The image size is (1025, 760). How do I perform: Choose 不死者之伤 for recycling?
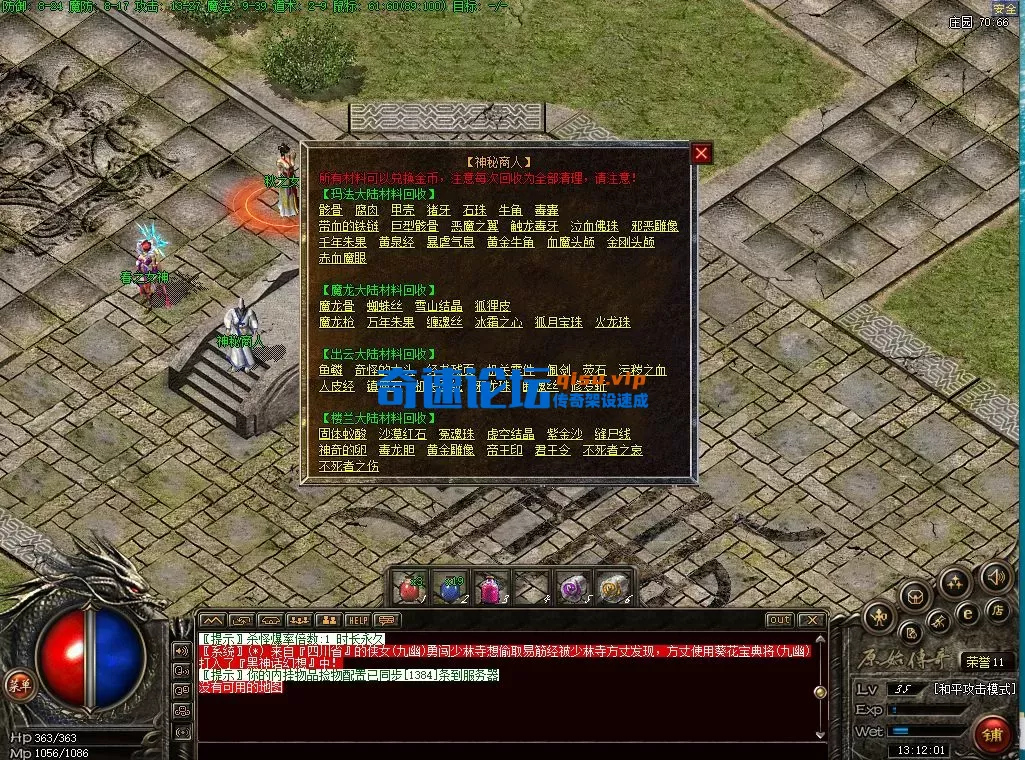348,466
